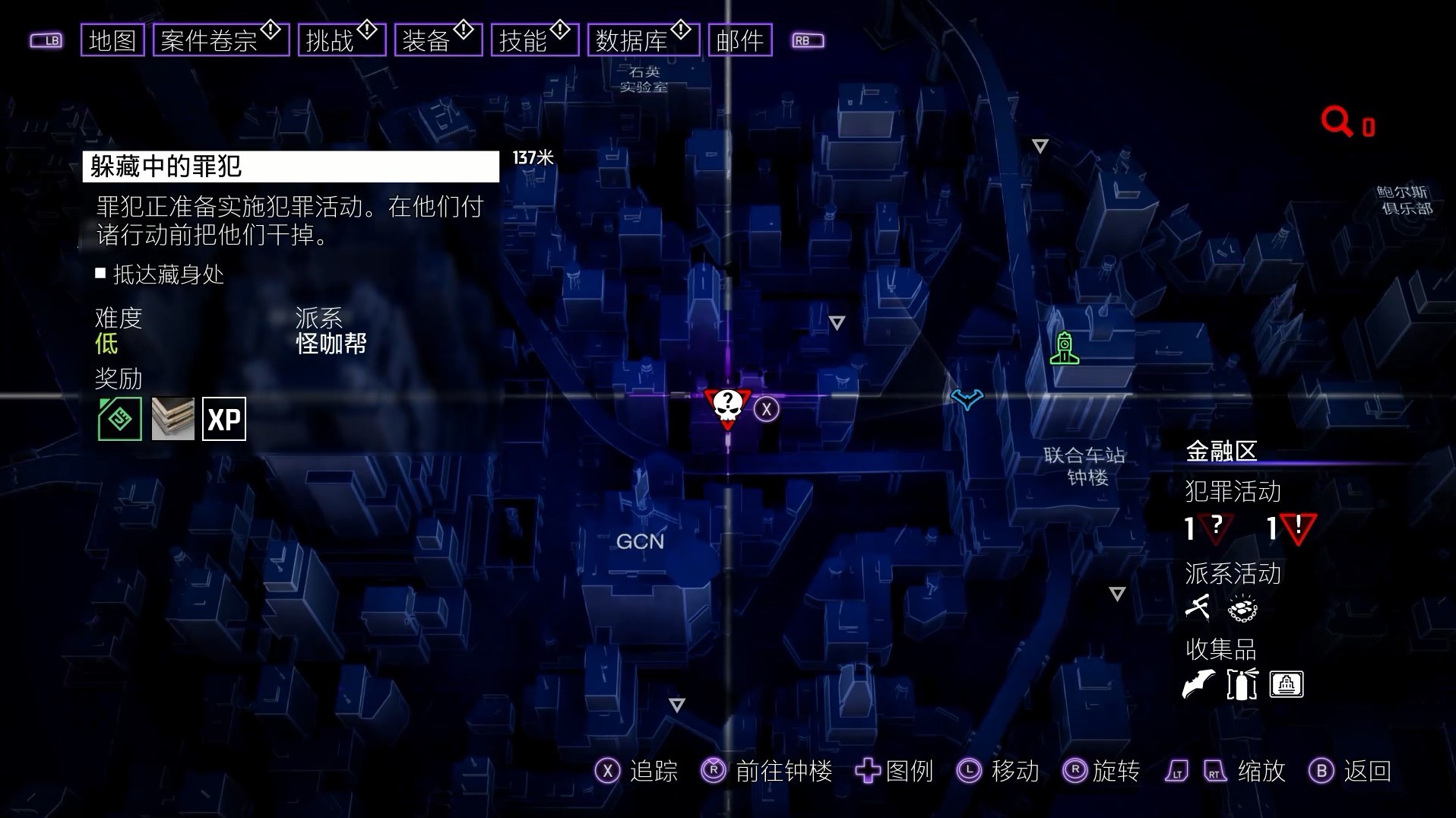The height and width of the screenshot is (818, 1456).
Task: Choose the landmark plaque collectible icon
Action: pyautogui.click(x=1286, y=683)
